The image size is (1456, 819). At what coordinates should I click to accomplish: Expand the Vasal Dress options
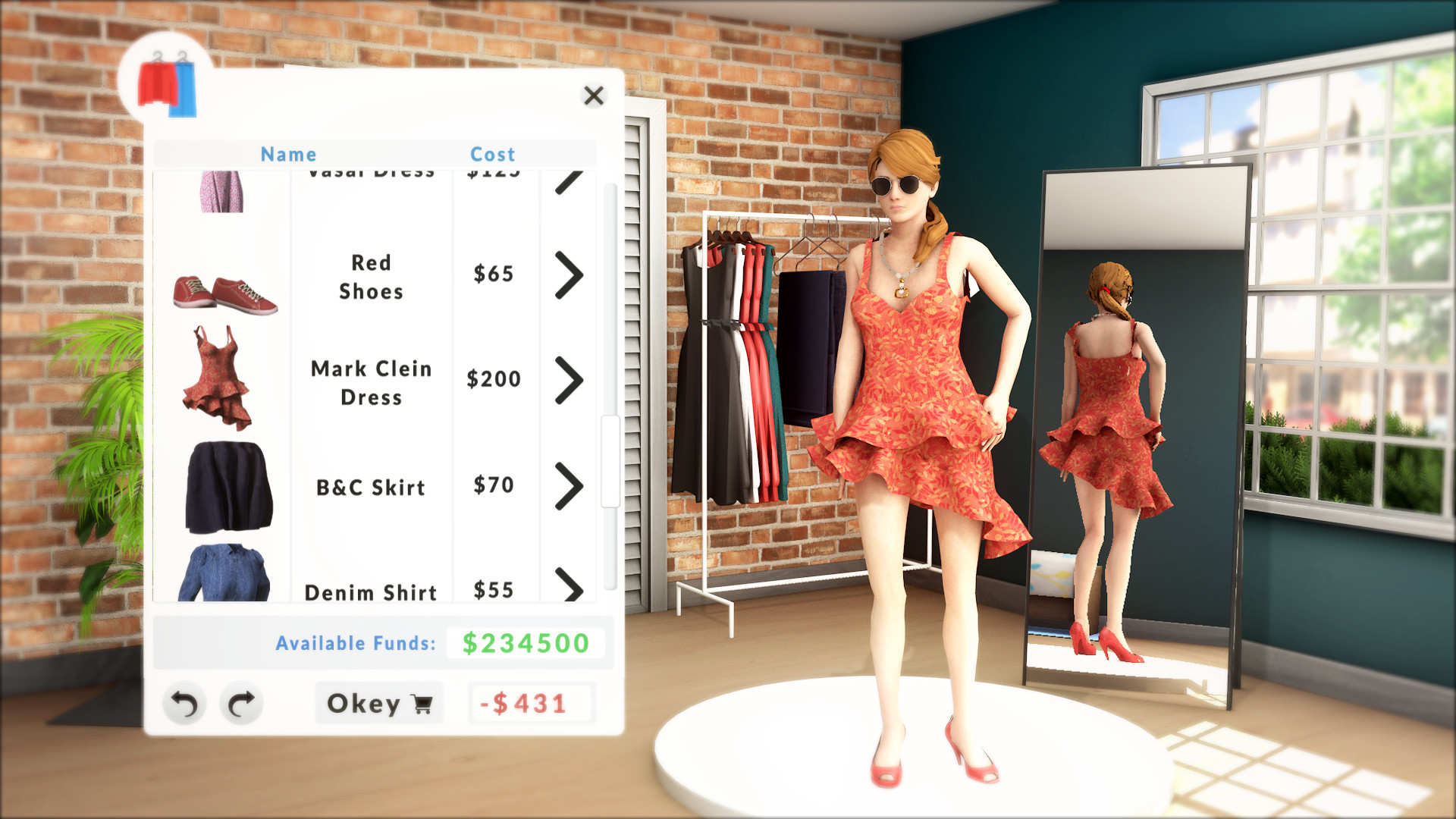[567, 182]
